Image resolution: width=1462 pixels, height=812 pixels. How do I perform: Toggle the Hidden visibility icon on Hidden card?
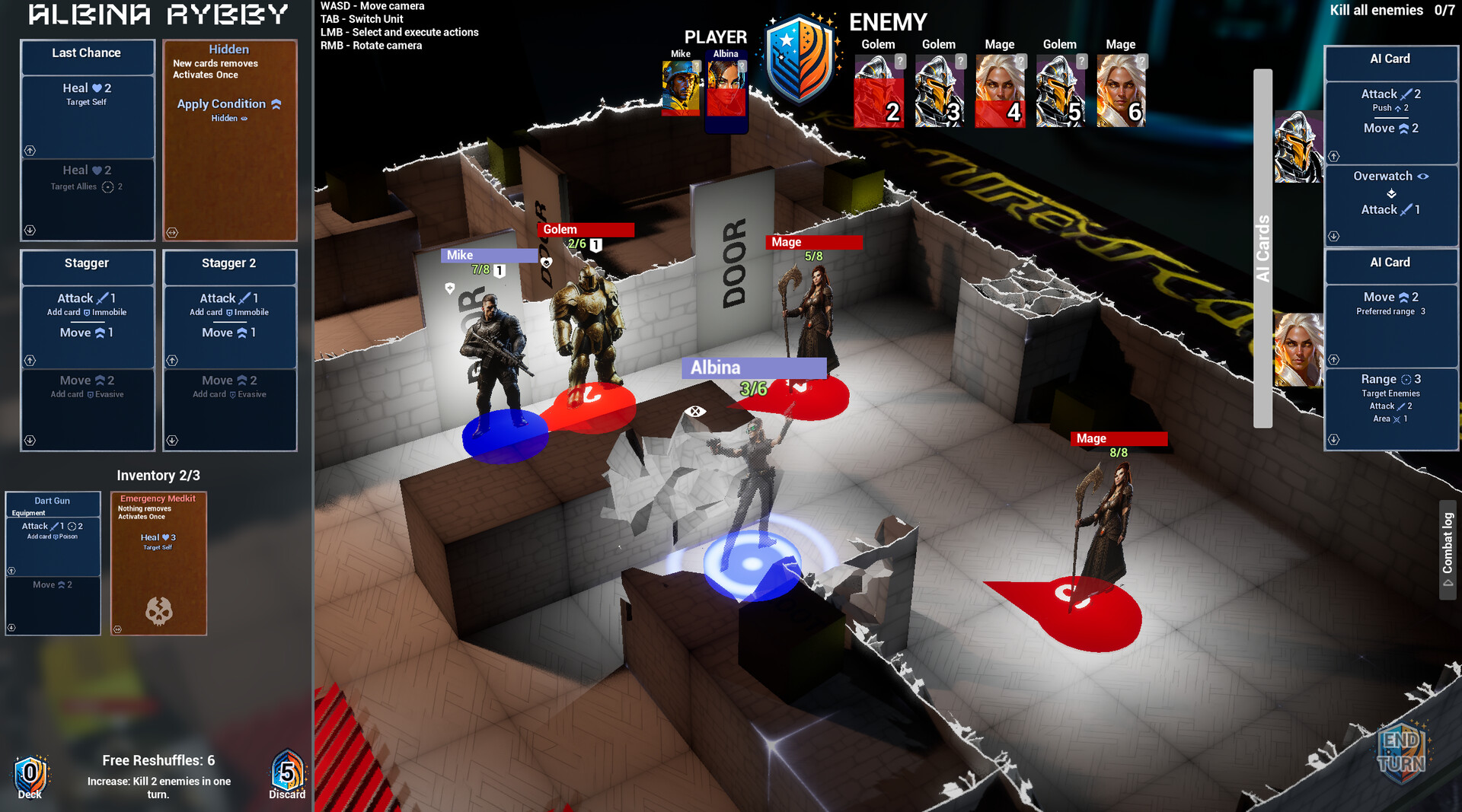click(x=244, y=118)
